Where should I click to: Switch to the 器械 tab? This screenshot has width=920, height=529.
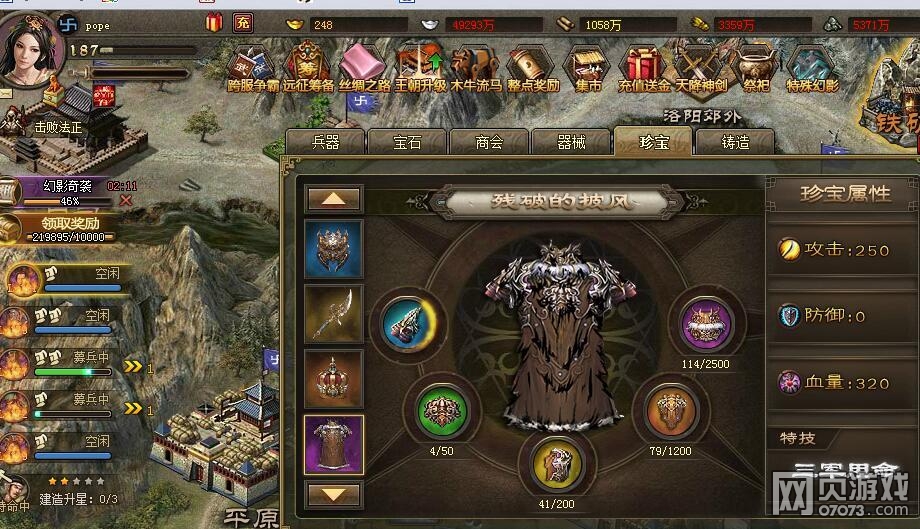point(571,142)
